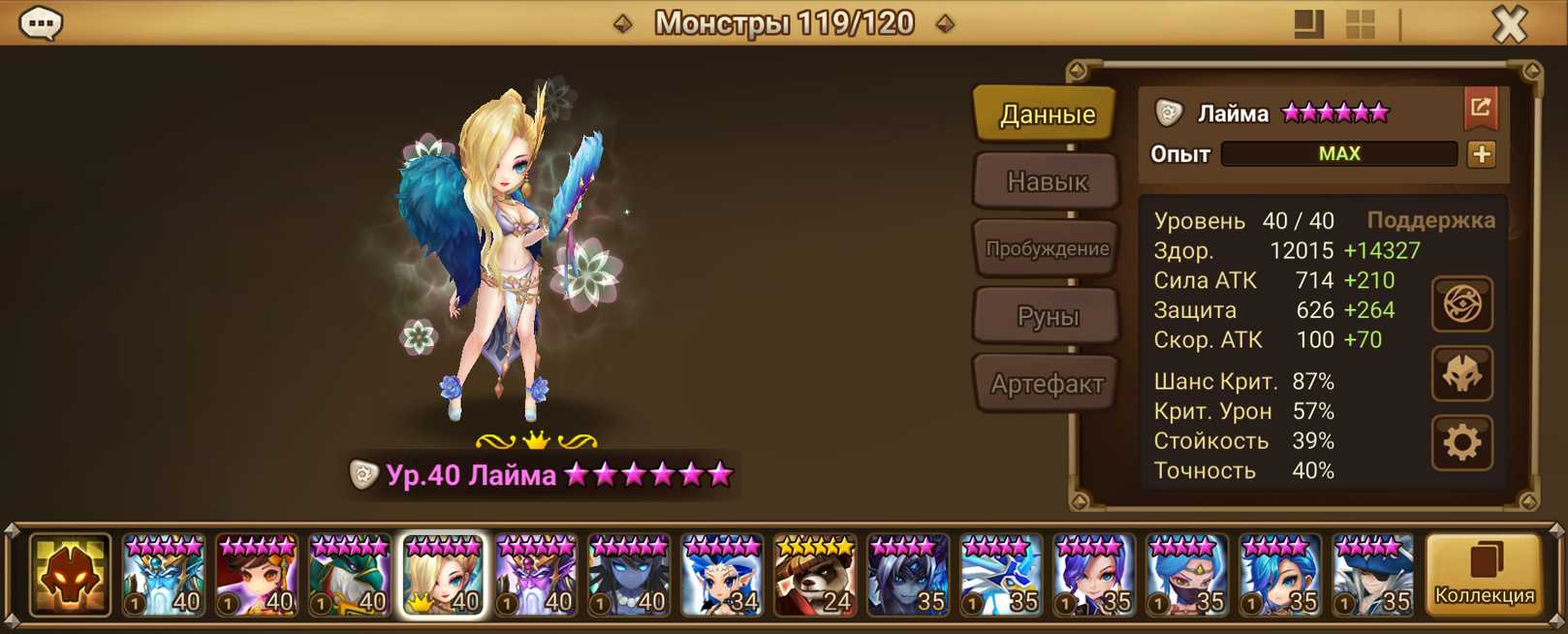Choose the panda warrior level 24 monster

(815, 576)
